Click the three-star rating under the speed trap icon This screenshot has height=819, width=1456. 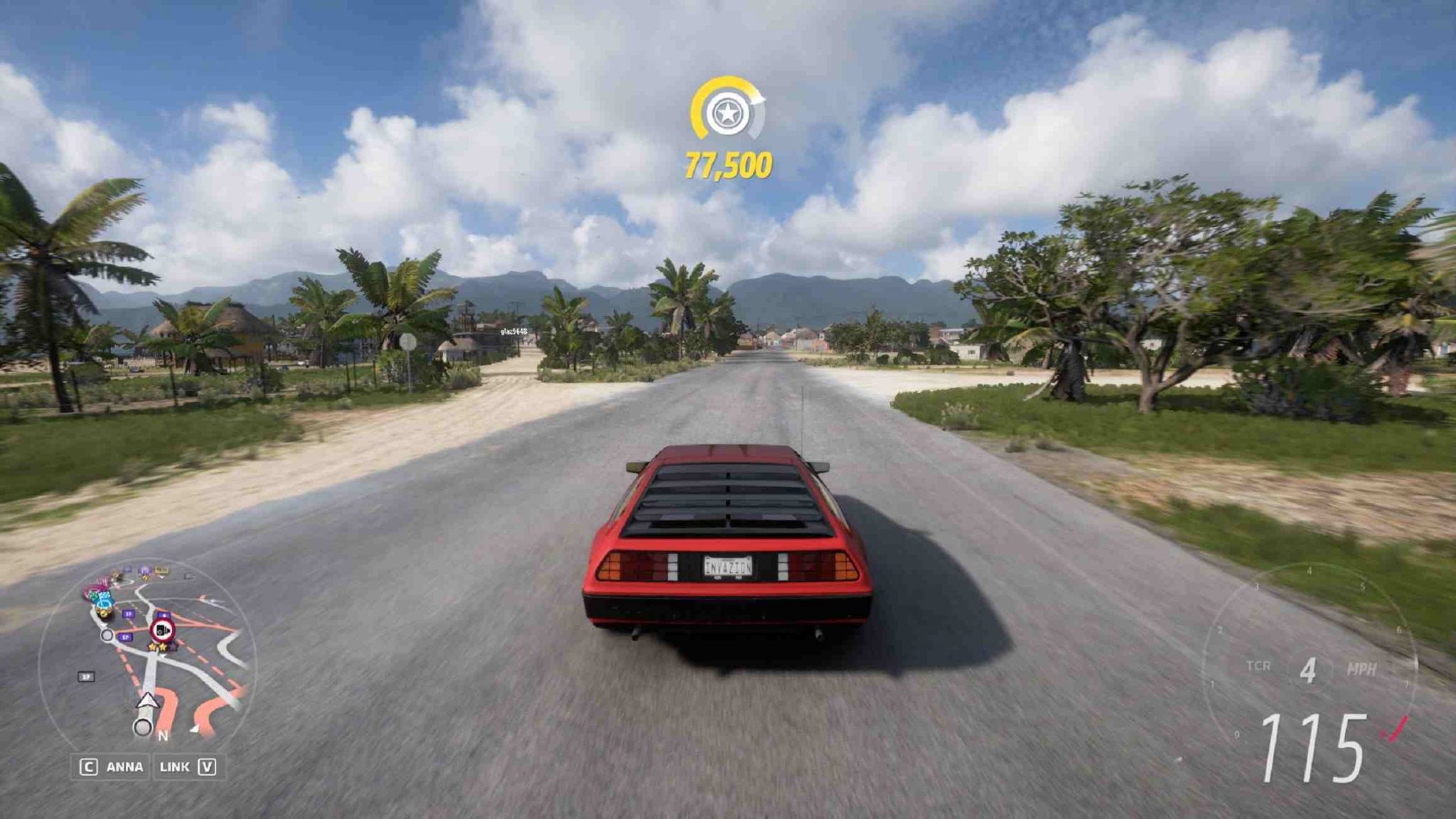coord(161,647)
